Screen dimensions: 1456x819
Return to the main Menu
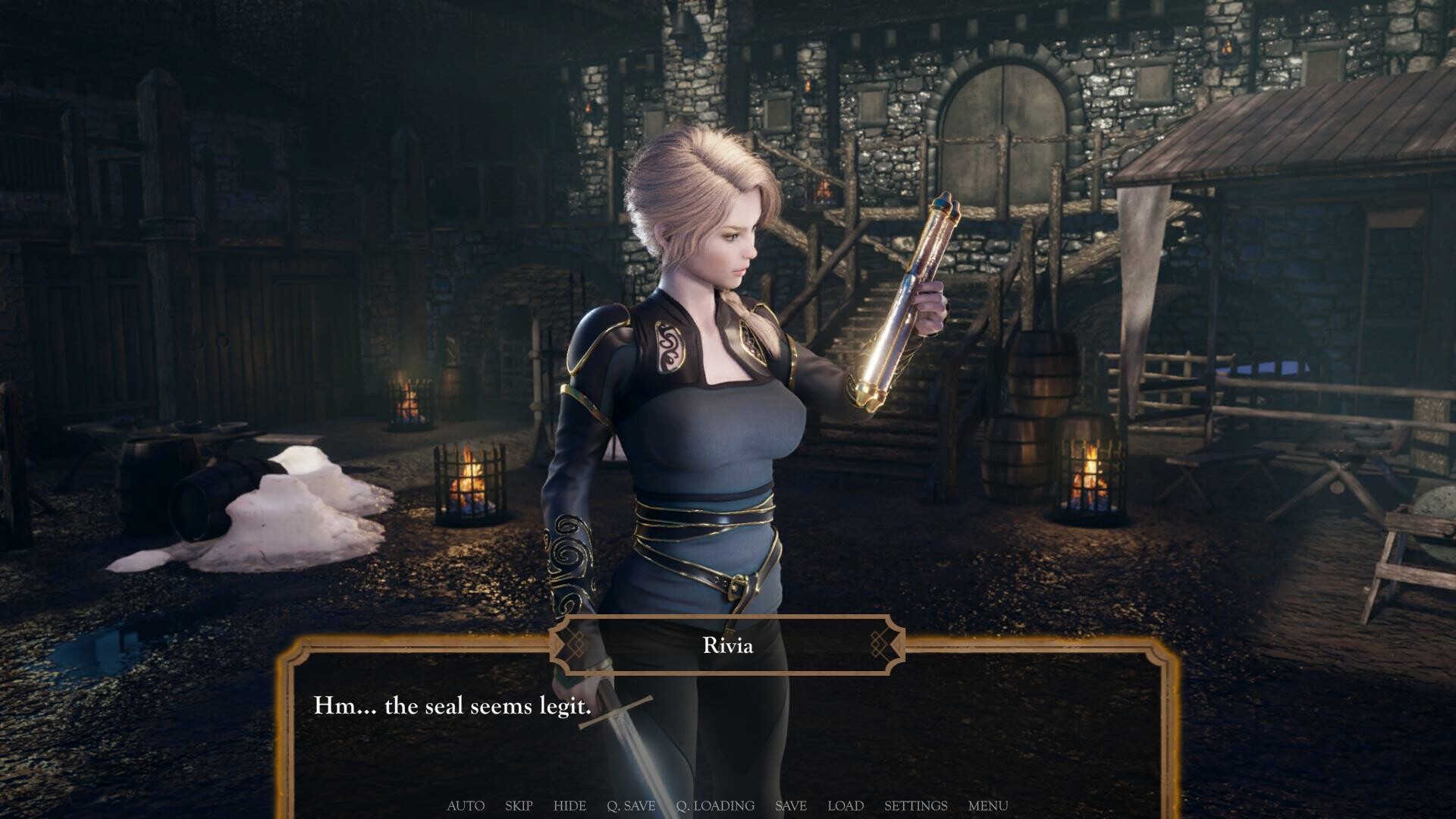(987, 805)
